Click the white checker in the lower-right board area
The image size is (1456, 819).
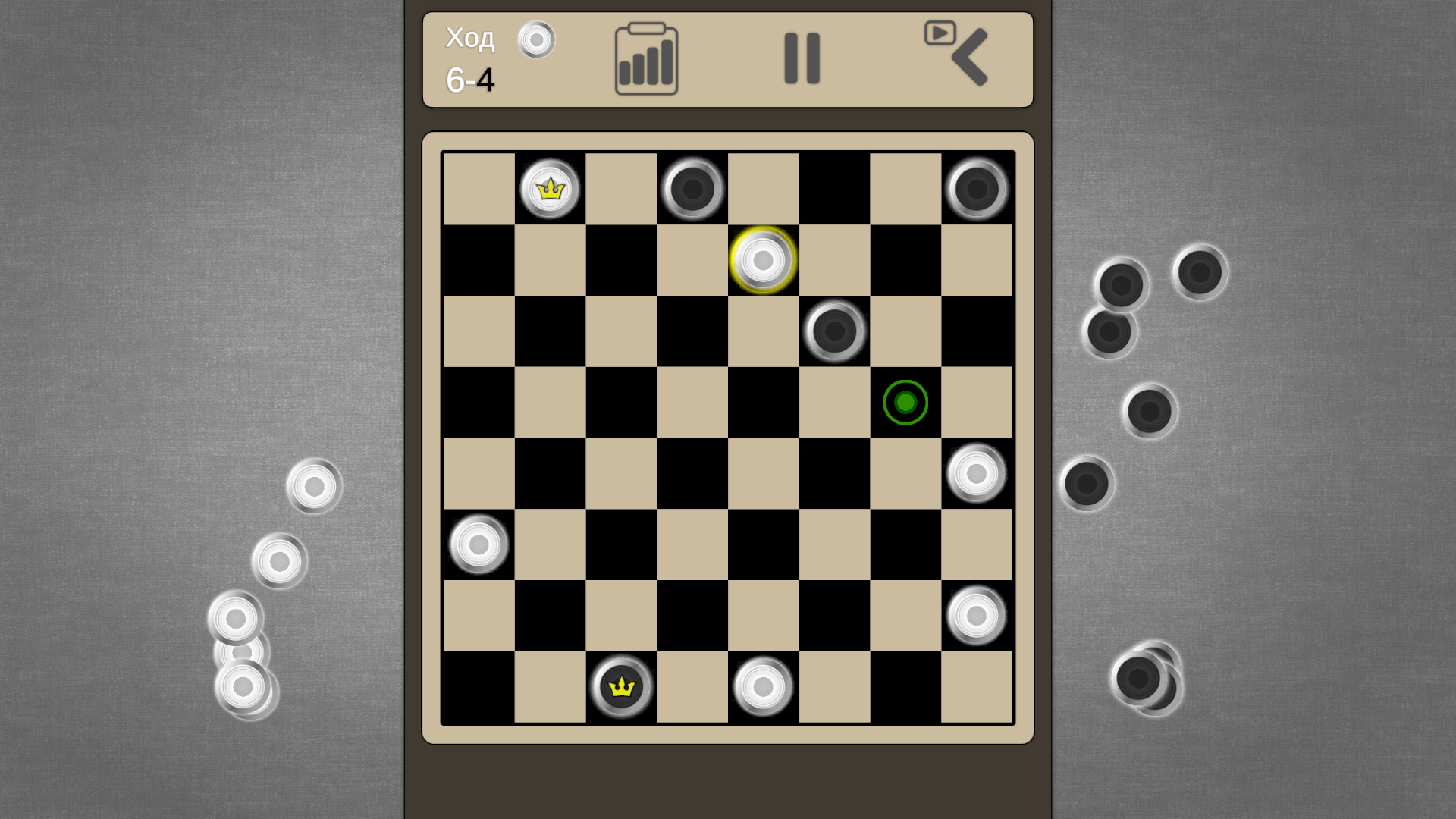point(976,615)
